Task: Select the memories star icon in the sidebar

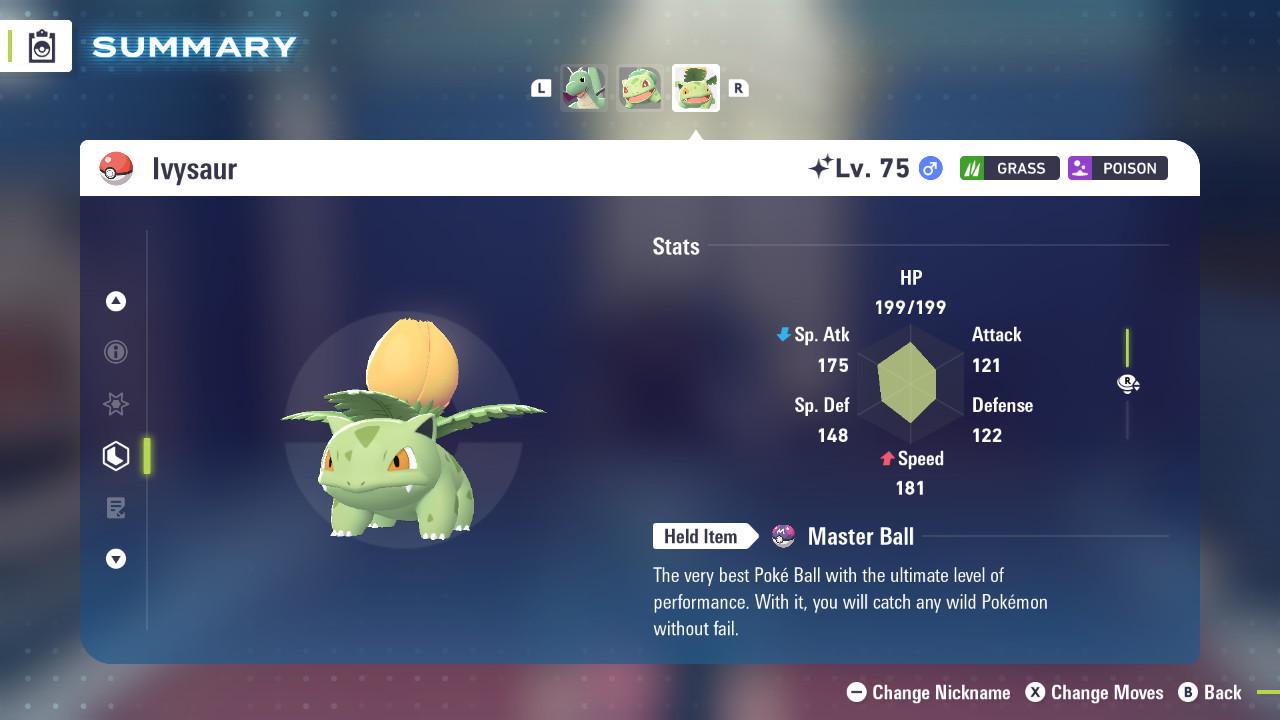Action: point(116,404)
